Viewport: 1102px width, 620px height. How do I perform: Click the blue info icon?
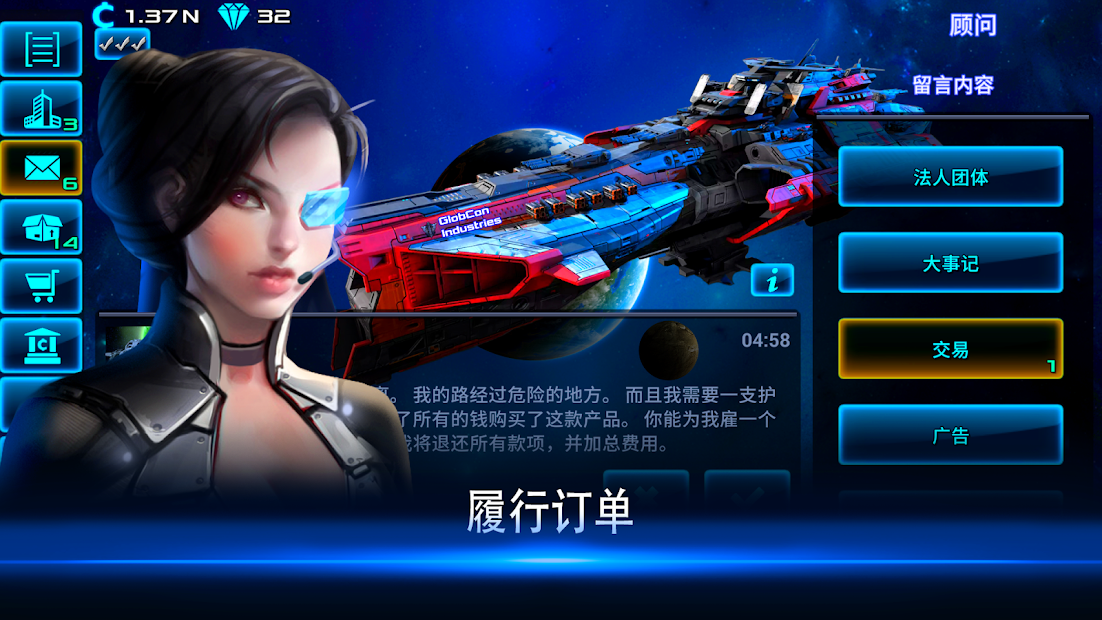pos(771,281)
